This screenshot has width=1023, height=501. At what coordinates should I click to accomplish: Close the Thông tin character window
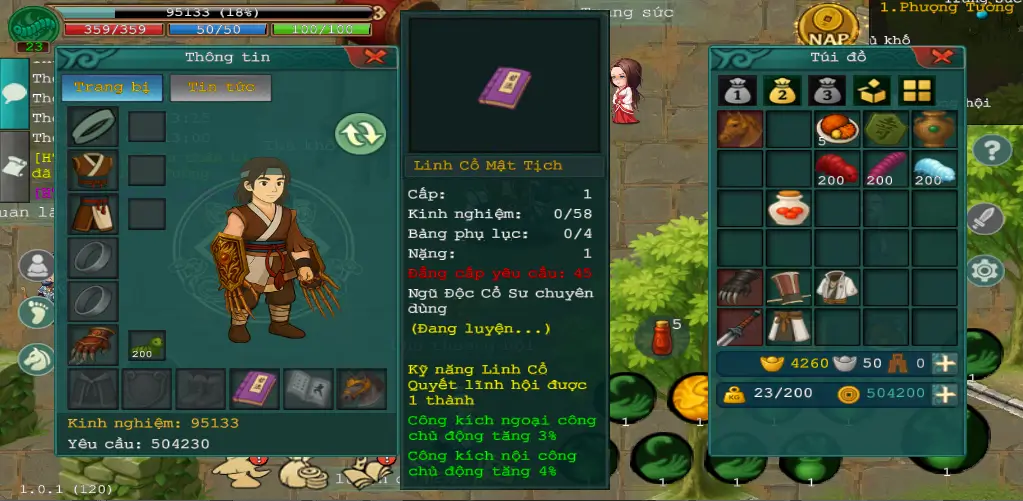(x=374, y=57)
